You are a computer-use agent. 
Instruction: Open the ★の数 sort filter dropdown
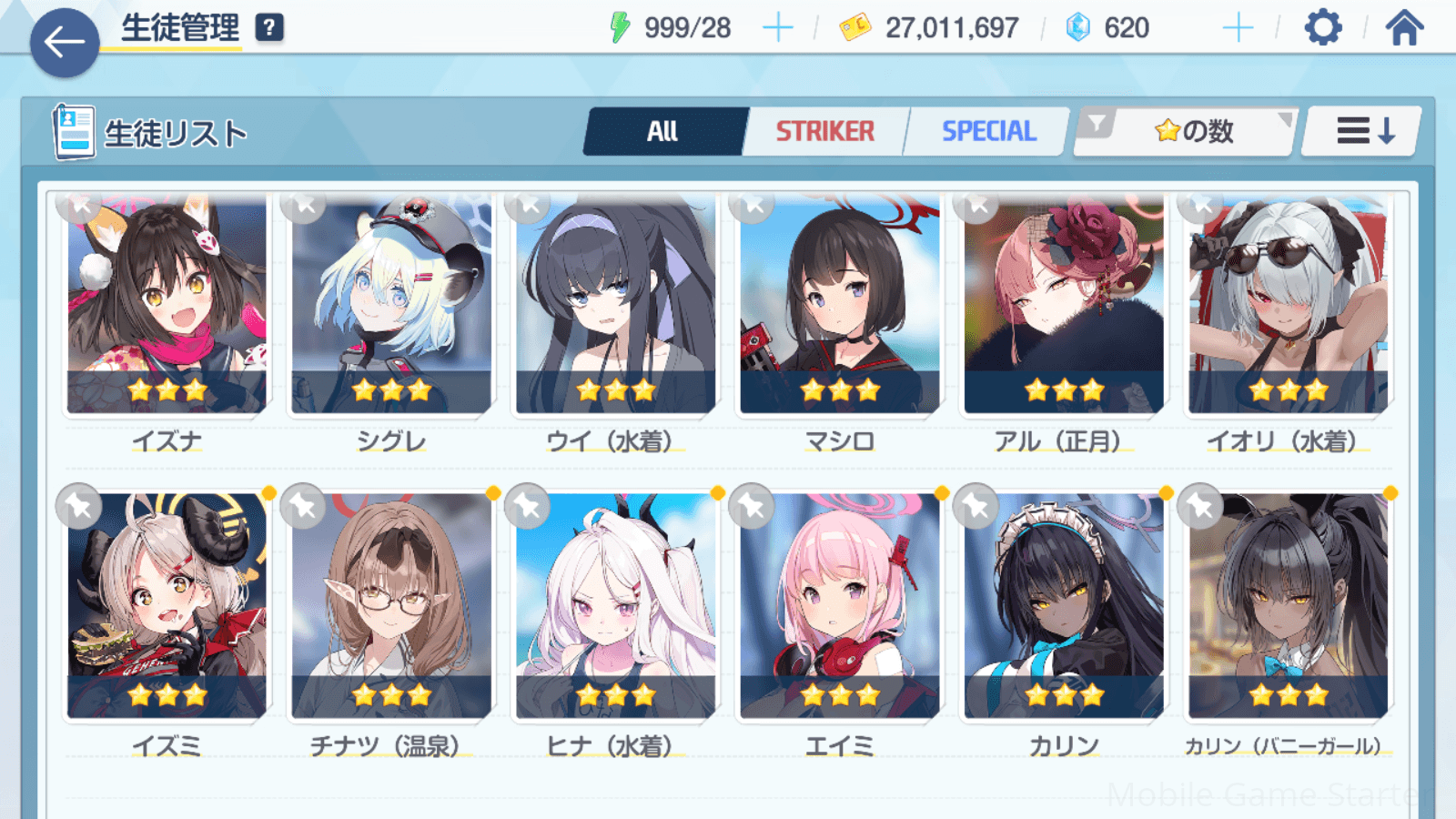(1186, 132)
